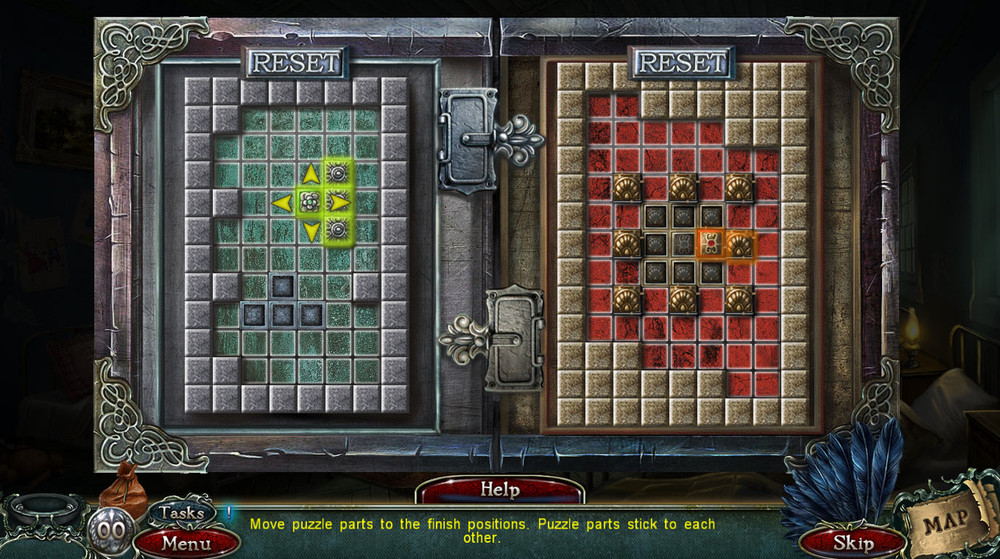Open the game Menu
This screenshot has height=559, width=1000.
click(186, 544)
